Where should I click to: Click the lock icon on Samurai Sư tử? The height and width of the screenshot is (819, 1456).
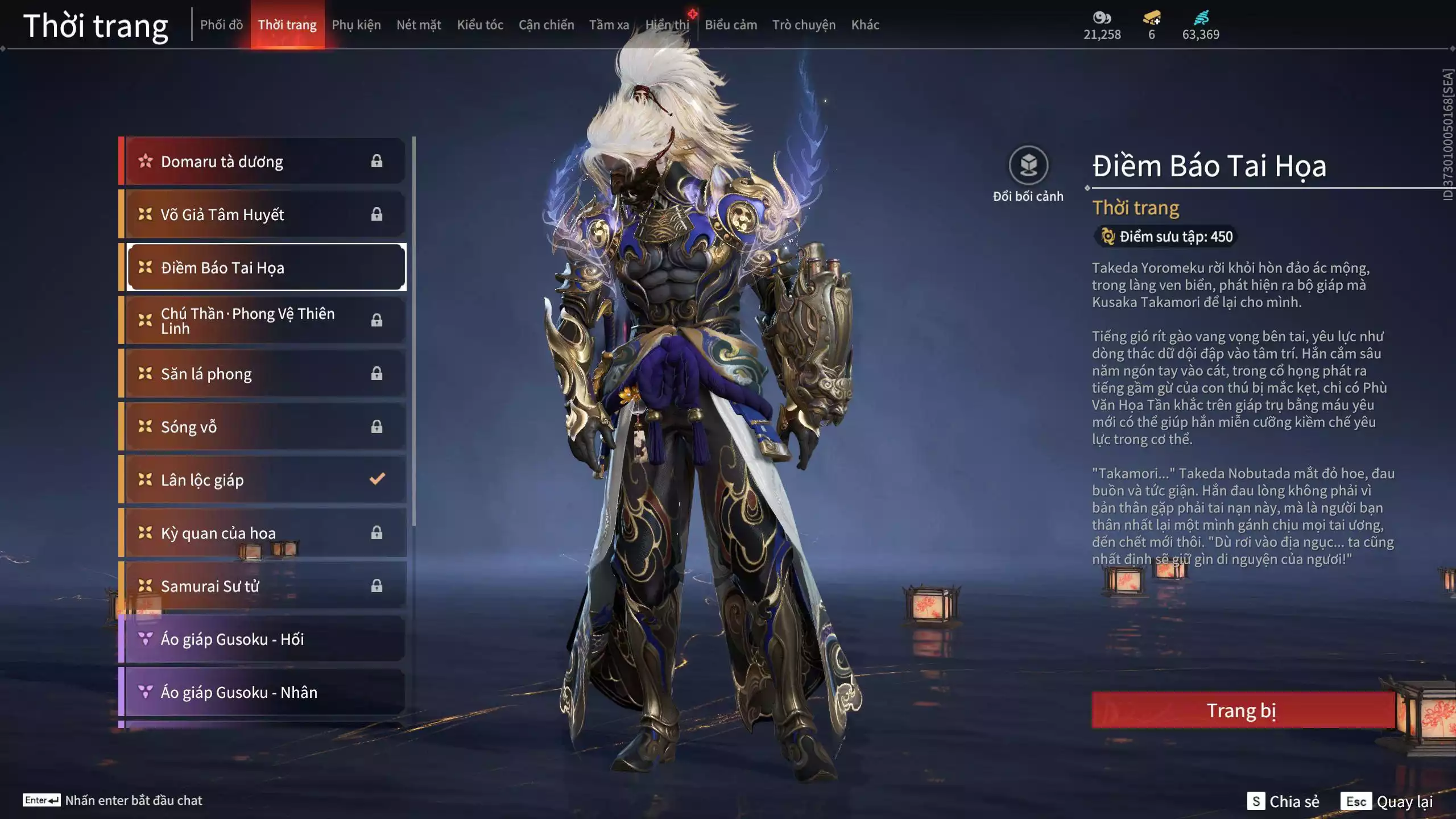click(x=375, y=586)
